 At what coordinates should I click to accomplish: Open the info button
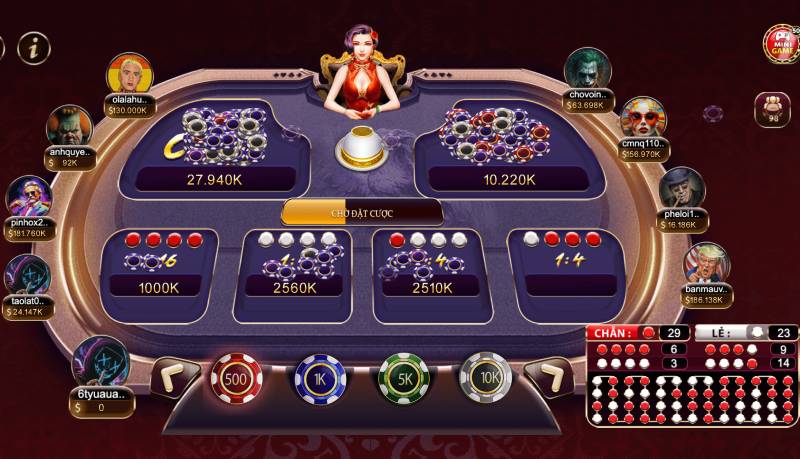coord(35,46)
